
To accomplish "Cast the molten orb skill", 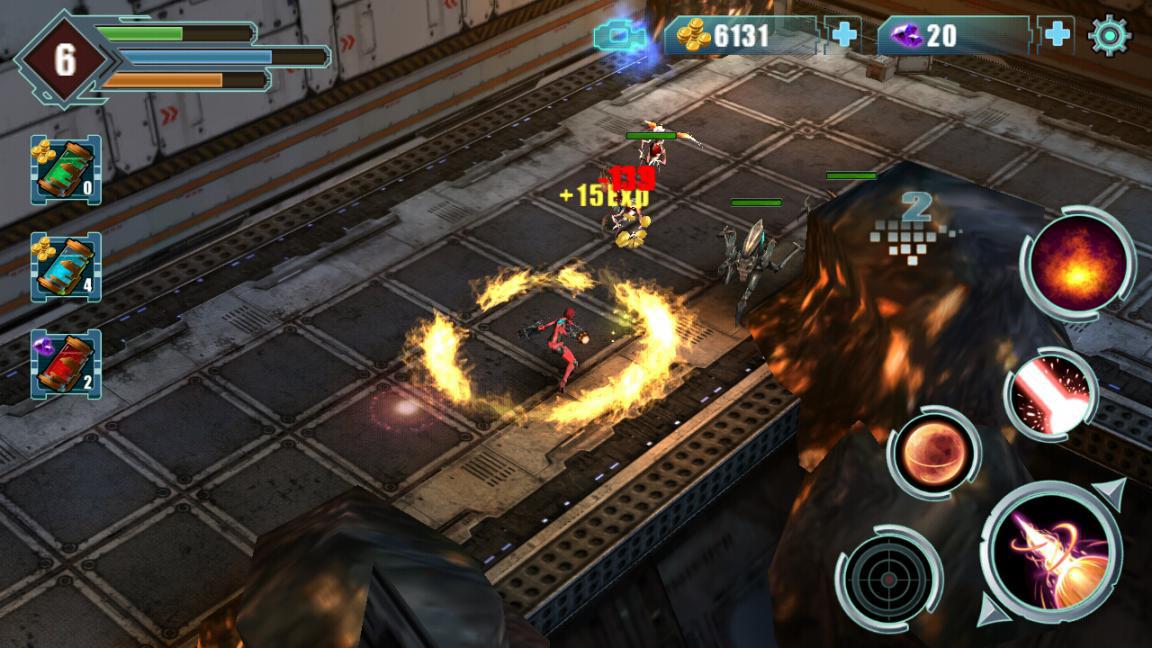I will 932,453.
